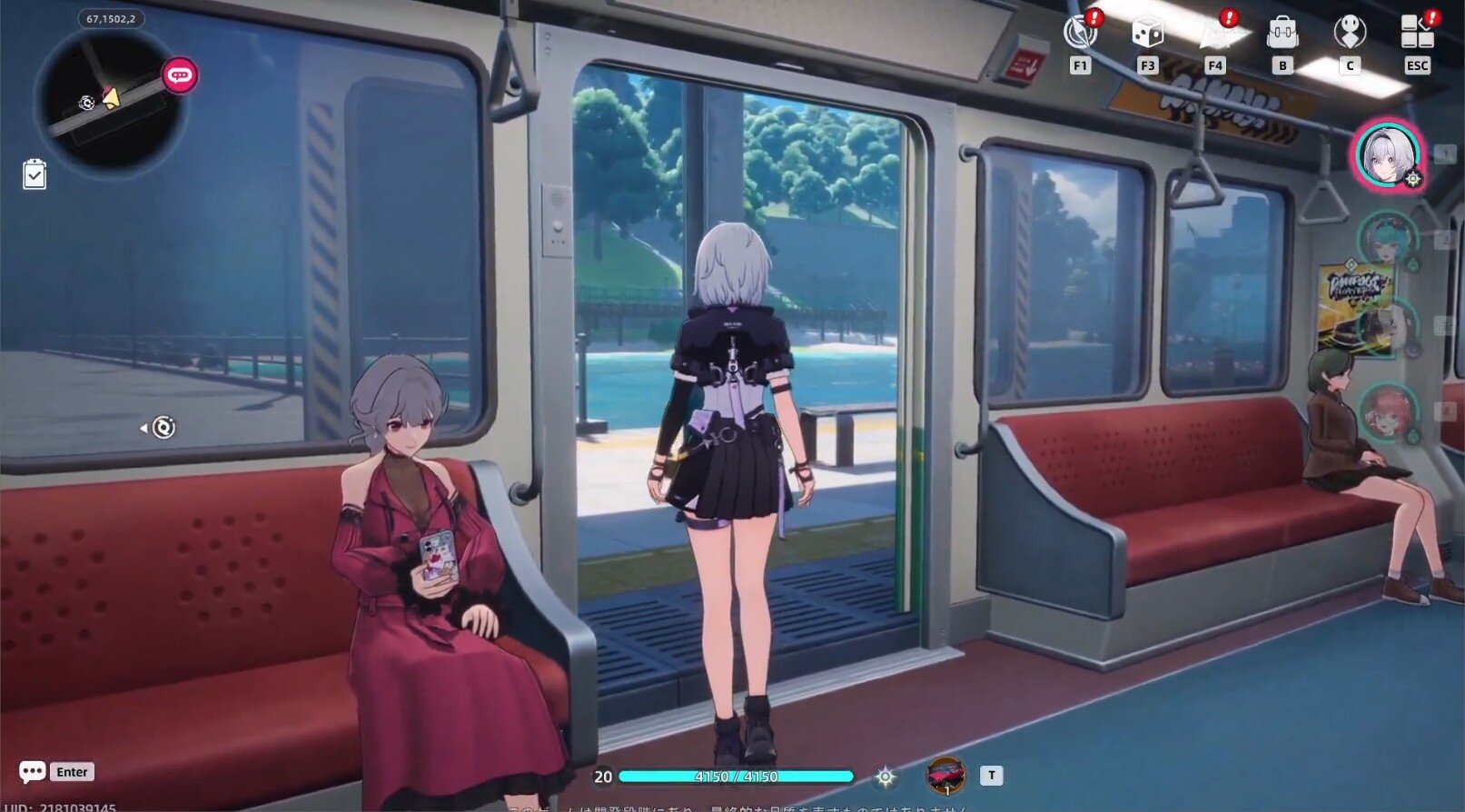Image resolution: width=1465 pixels, height=812 pixels.
Task: Expand the marker beside the red-haired member portrait
Action: click(x=1411, y=434)
